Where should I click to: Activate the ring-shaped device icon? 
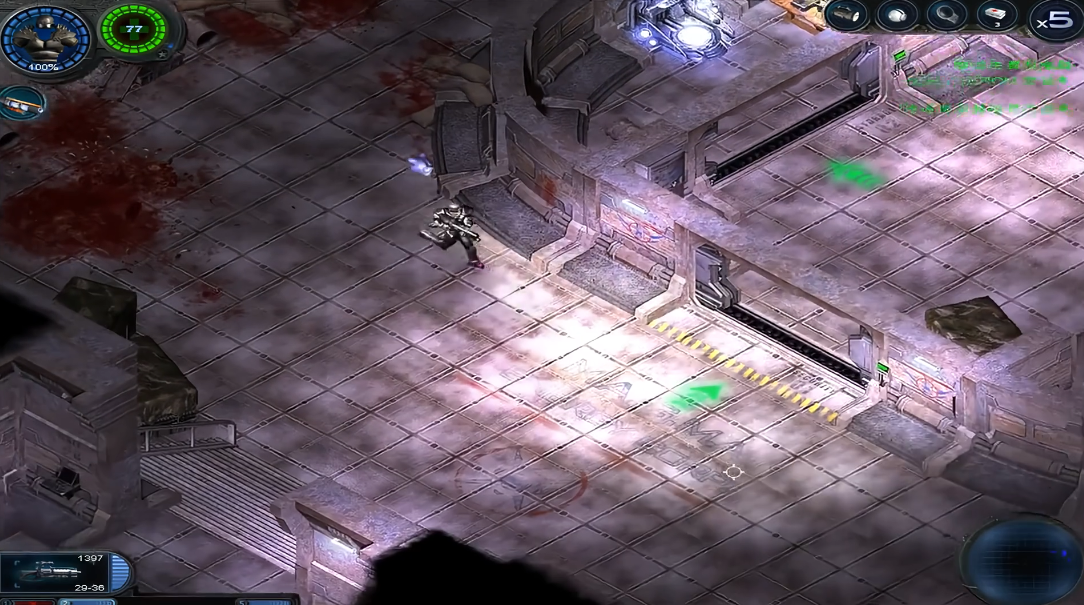[945, 14]
